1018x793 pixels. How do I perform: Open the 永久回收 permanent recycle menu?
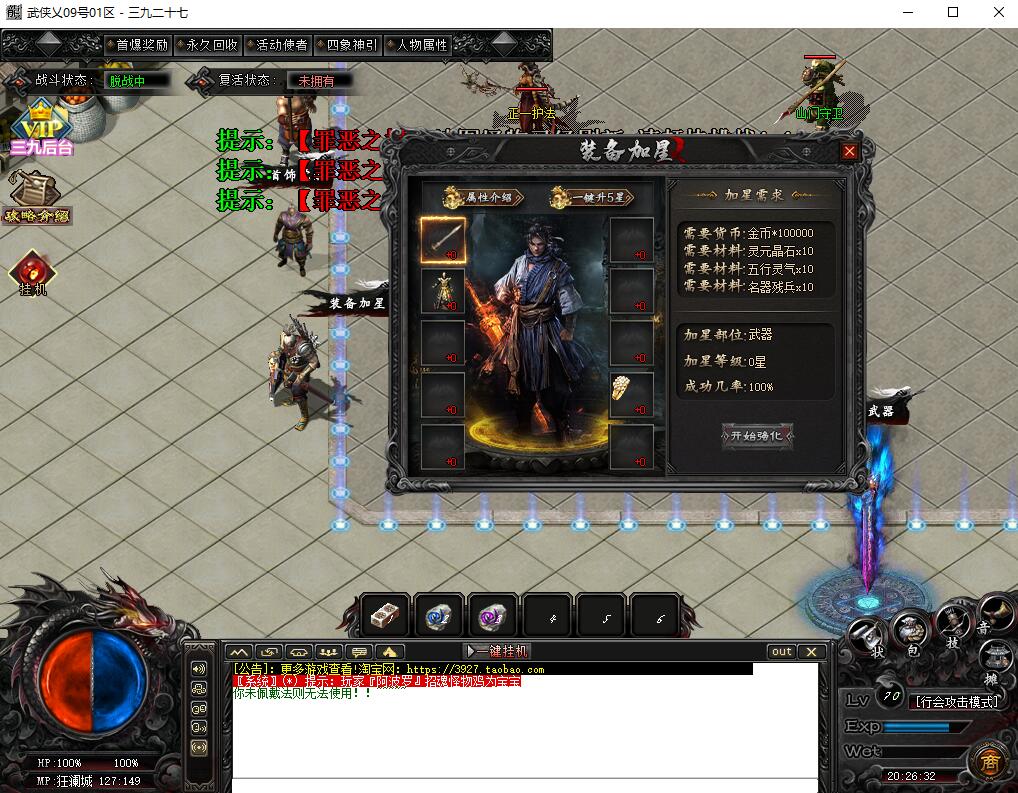(211, 45)
